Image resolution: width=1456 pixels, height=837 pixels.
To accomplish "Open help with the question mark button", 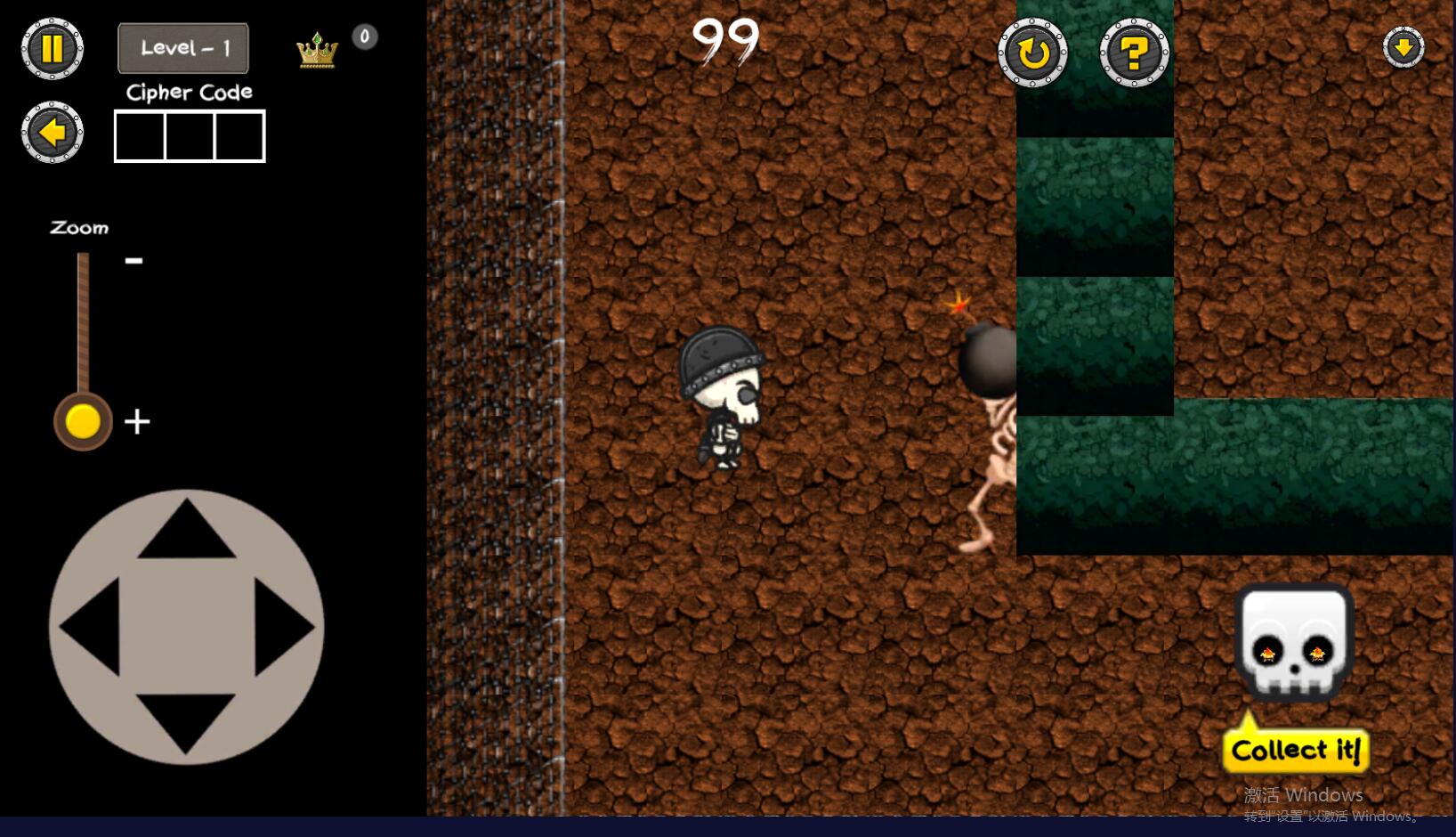I will pyautogui.click(x=1134, y=53).
